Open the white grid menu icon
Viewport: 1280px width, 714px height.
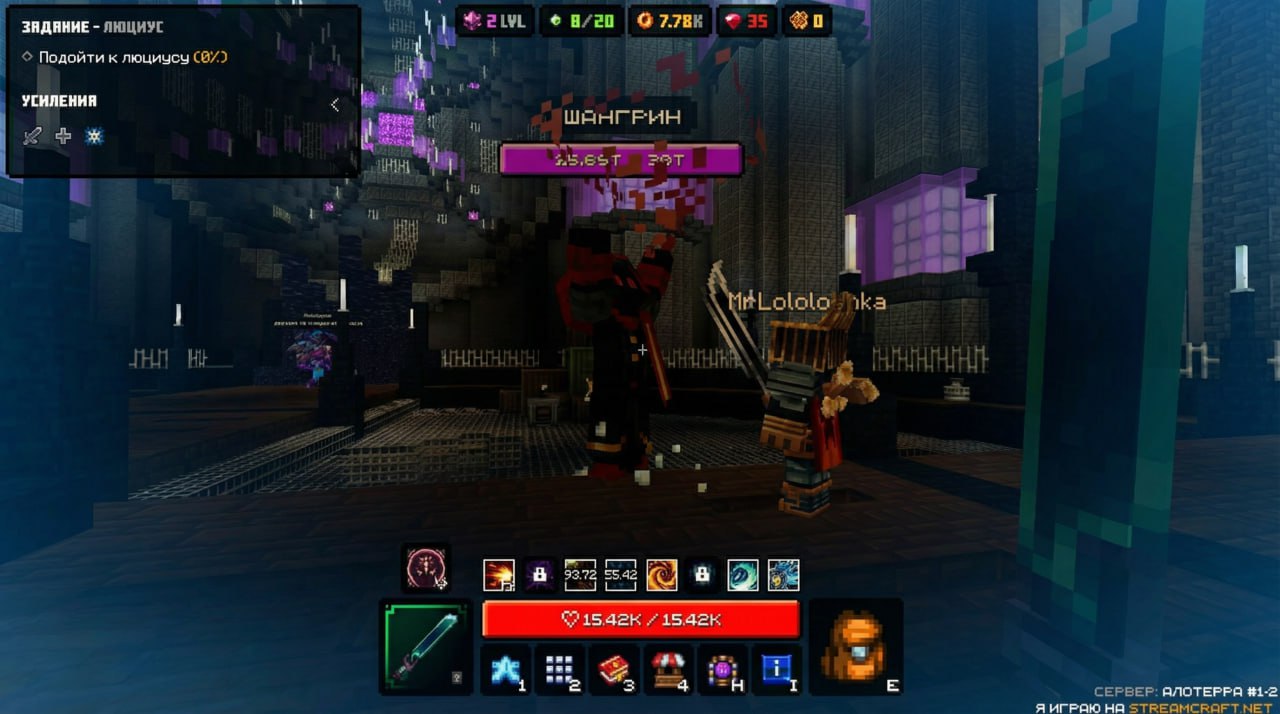tap(559, 669)
